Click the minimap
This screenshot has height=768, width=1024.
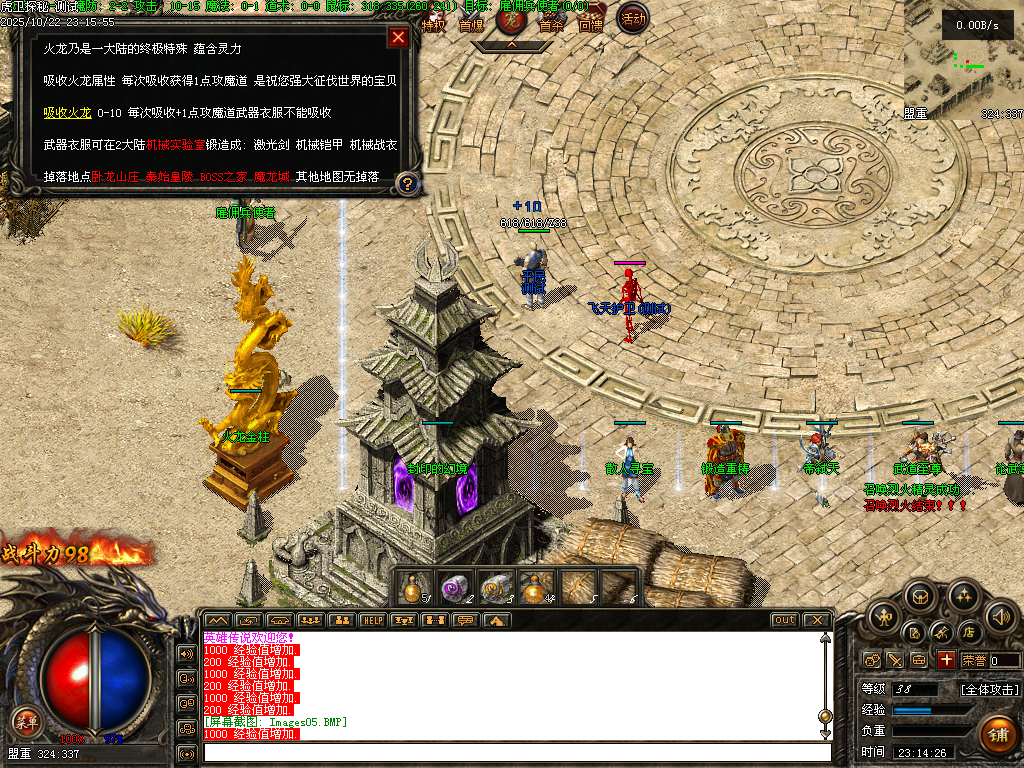click(963, 62)
